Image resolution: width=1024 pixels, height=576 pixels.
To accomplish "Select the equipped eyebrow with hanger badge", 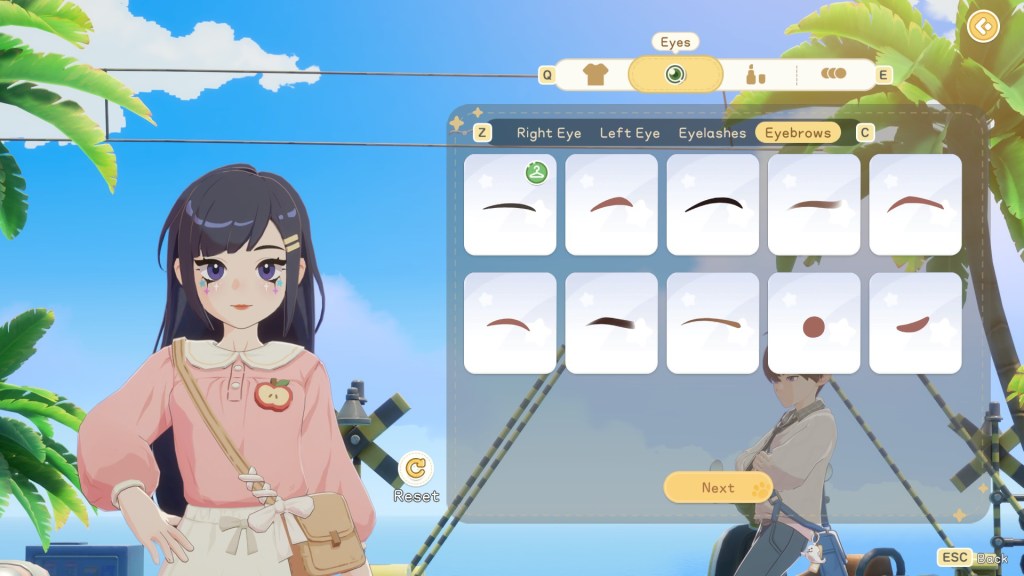I will [x=510, y=205].
